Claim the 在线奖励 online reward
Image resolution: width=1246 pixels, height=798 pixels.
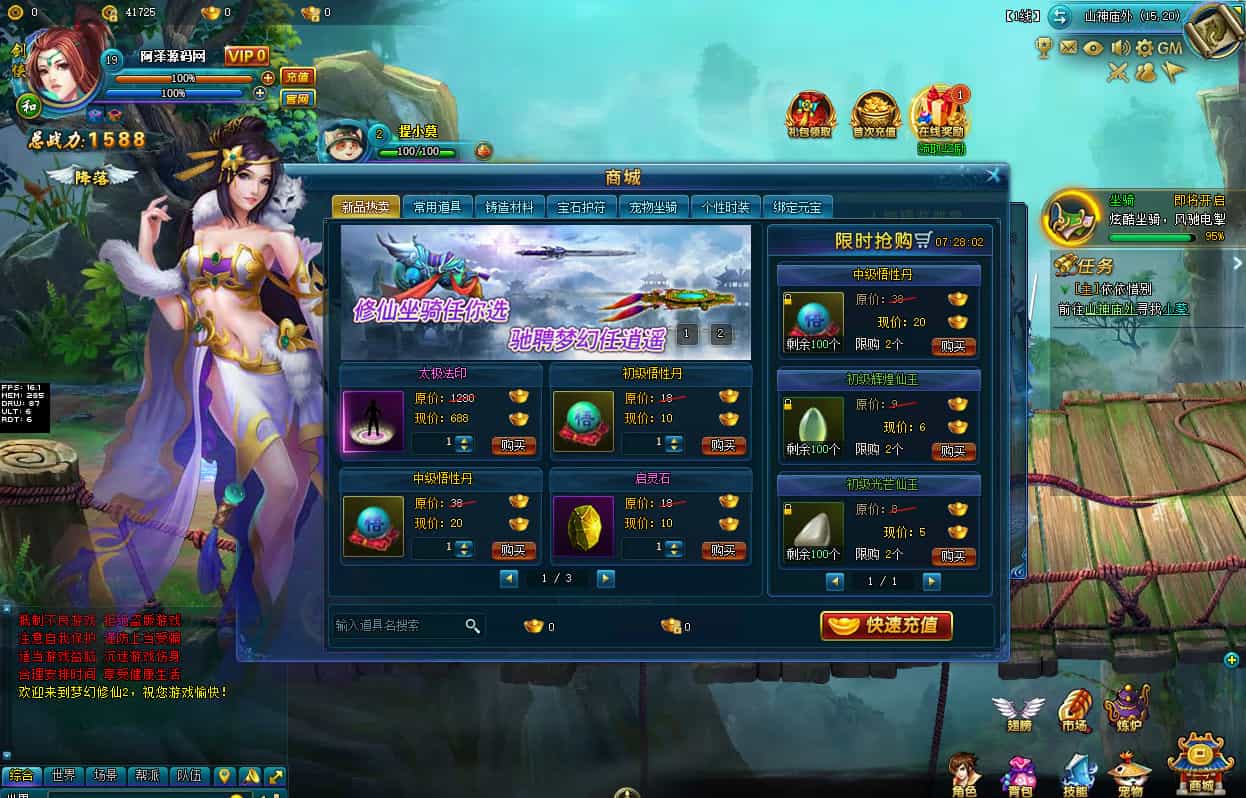[940, 112]
